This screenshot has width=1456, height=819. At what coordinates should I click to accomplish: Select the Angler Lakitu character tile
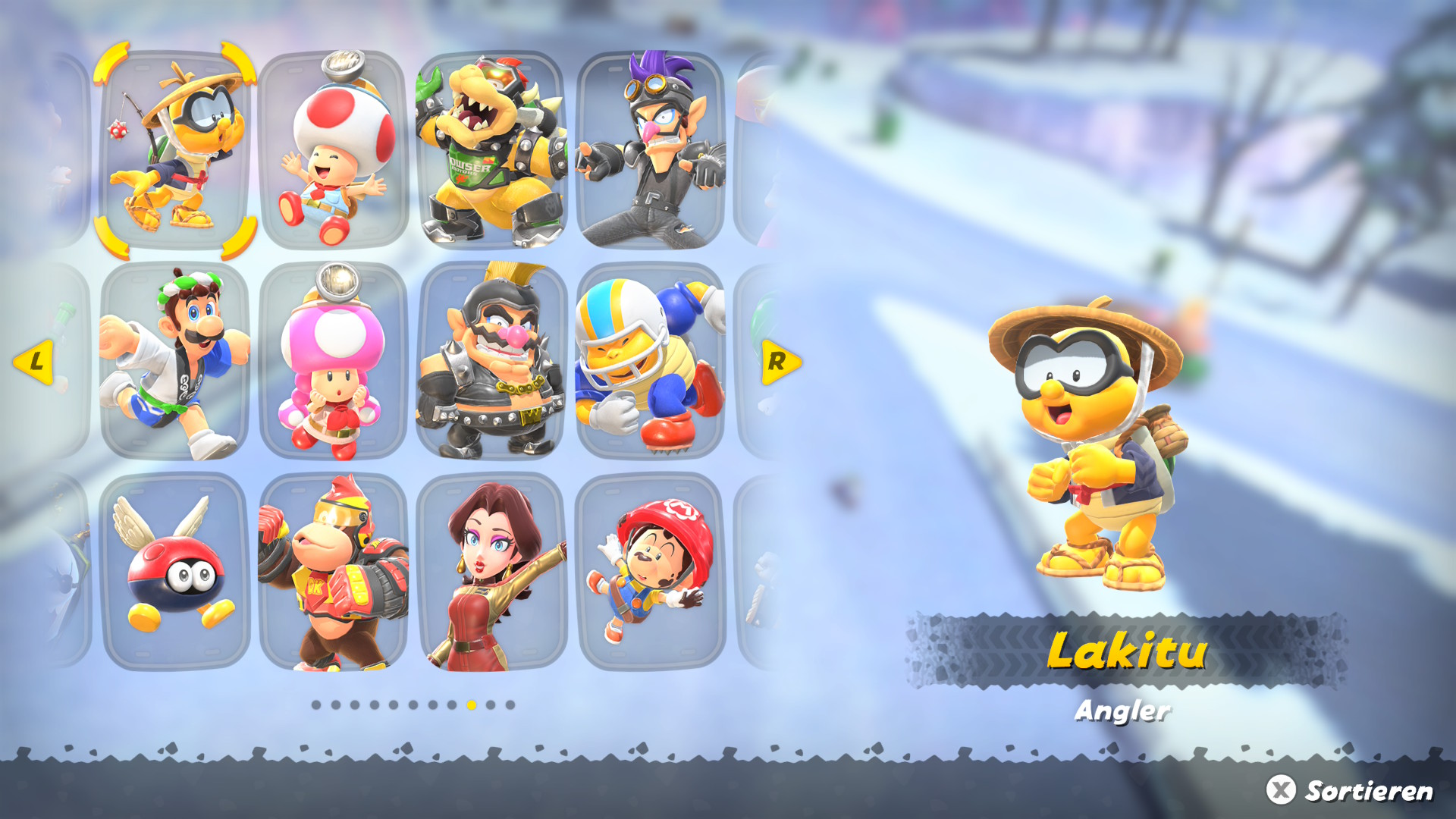tap(175, 150)
